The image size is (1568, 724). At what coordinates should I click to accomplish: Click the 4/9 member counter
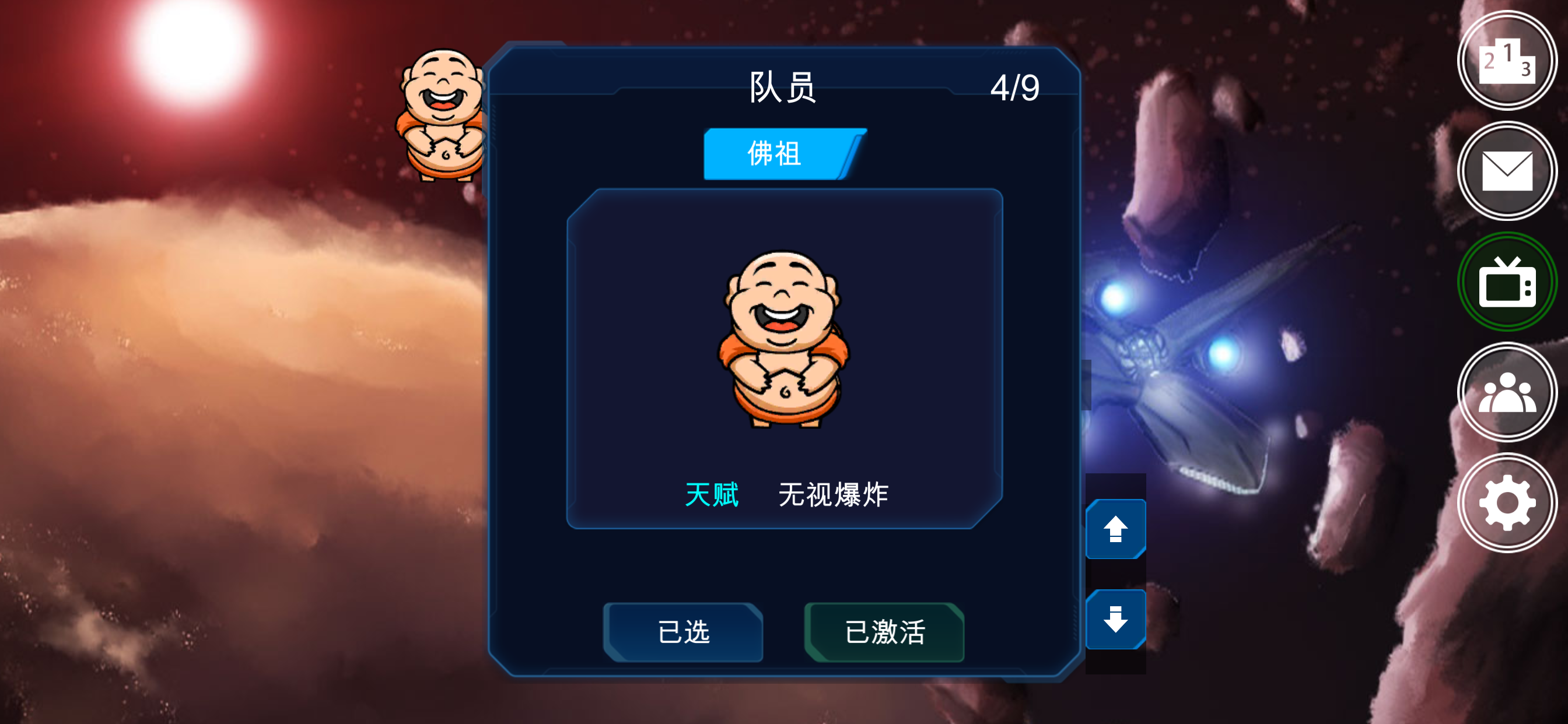click(x=1018, y=86)
